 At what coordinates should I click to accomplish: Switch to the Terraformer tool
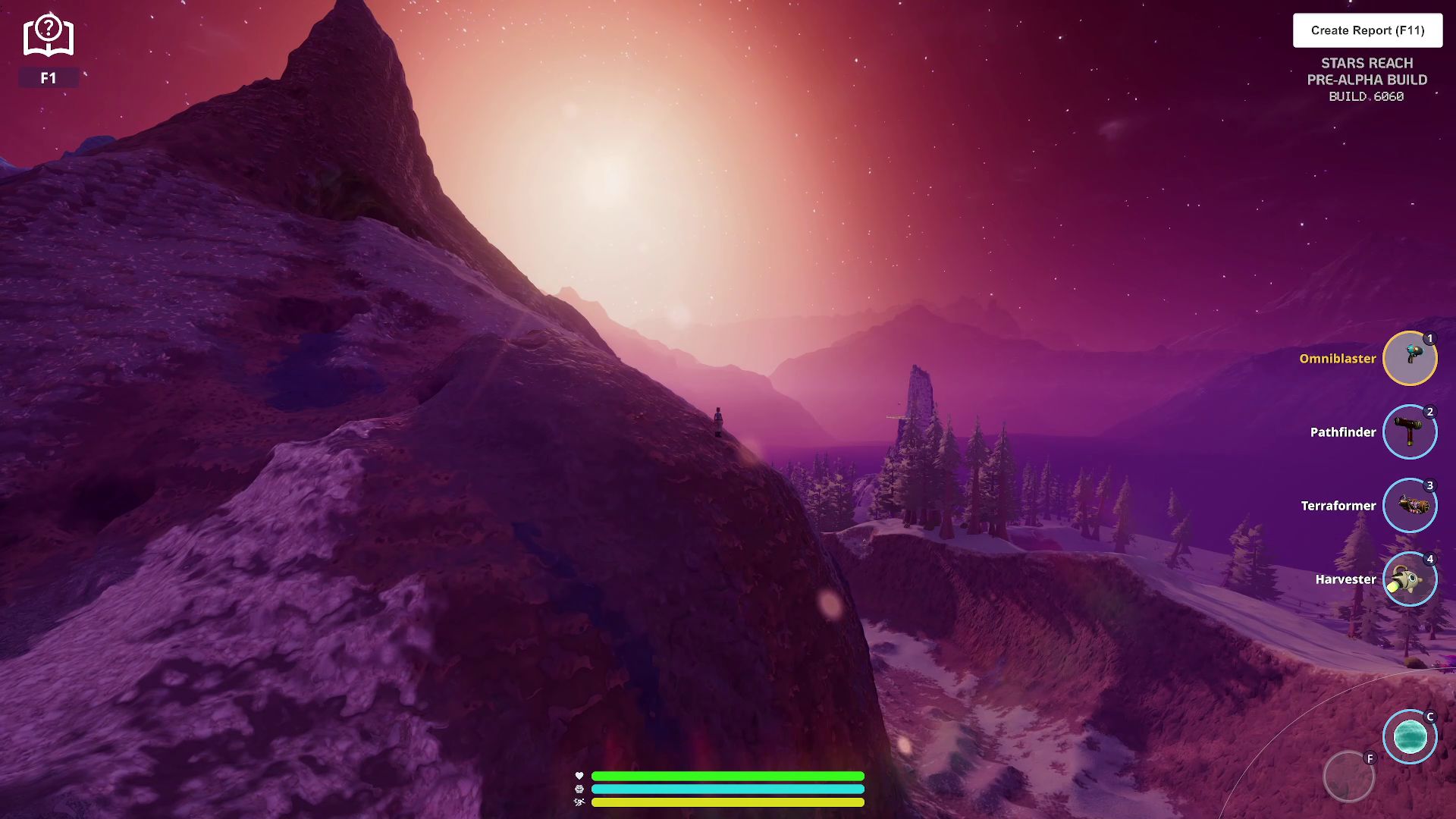pos(1410,505)
